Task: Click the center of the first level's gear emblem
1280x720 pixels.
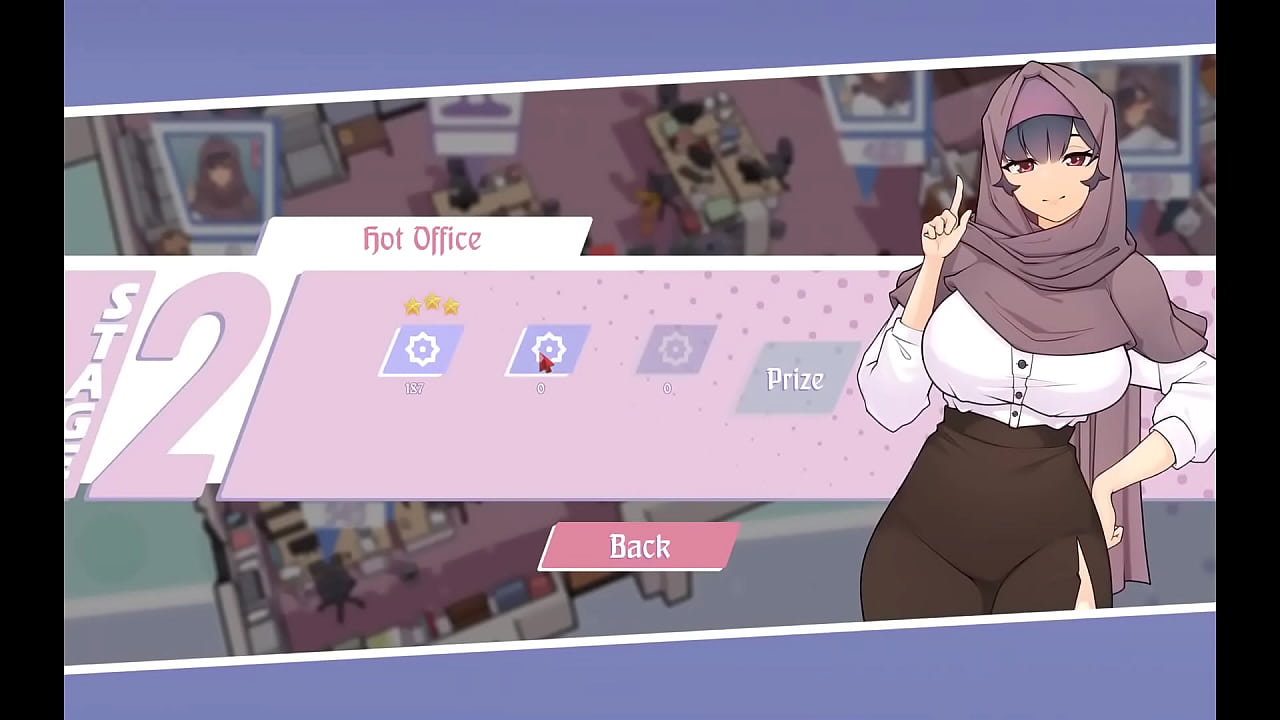Action: point(423,350)
